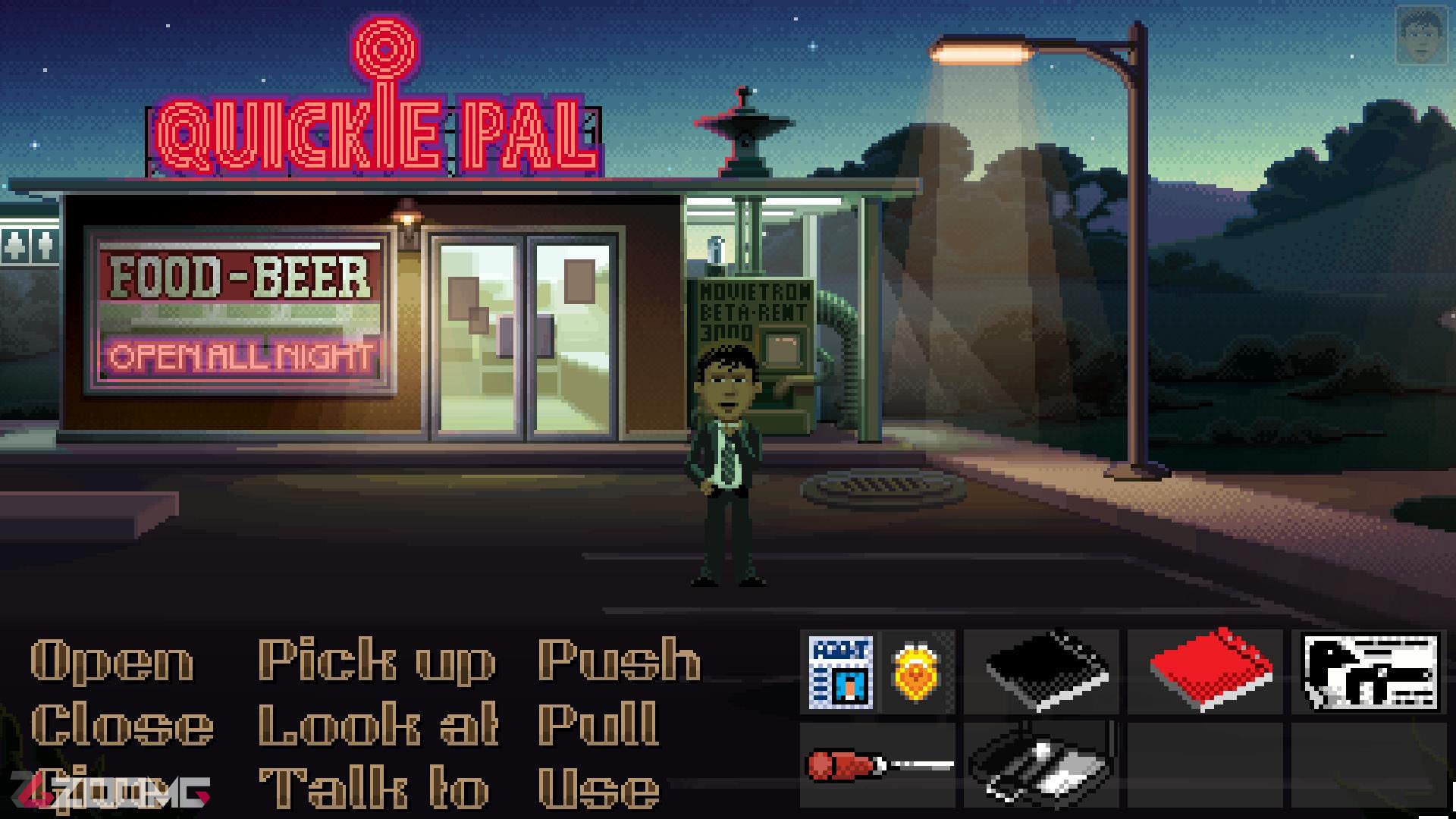Select the Open verb
This screenshot has height=819, width=1456.
(x=111, y=661)
